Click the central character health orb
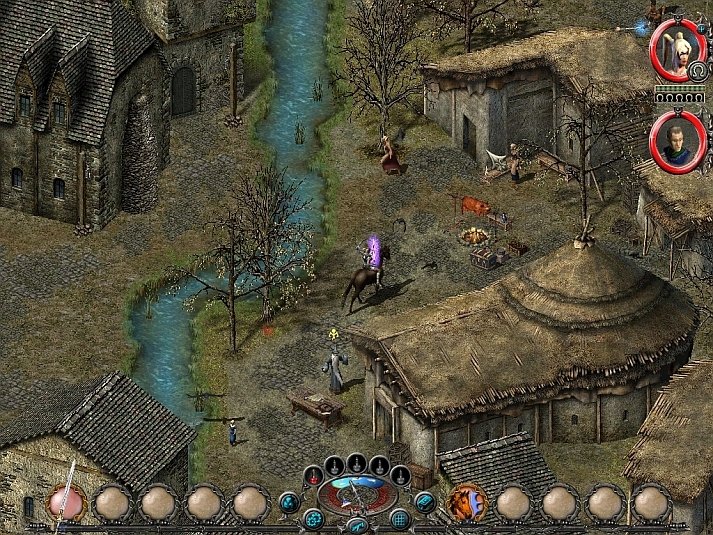The image size is (713, 535). click(x=356, y=494)
